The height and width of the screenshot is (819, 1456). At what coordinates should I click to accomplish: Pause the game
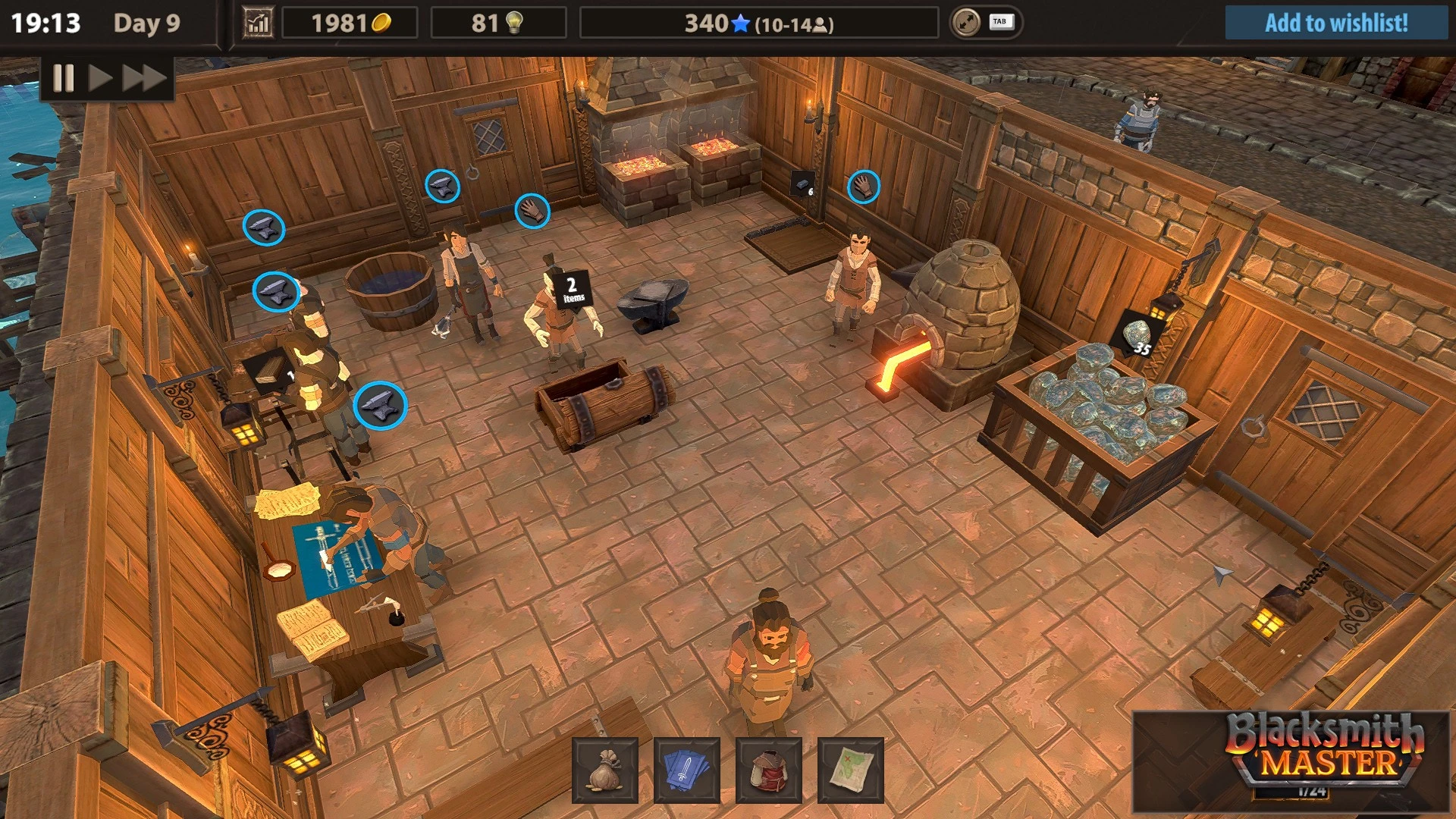64,78
